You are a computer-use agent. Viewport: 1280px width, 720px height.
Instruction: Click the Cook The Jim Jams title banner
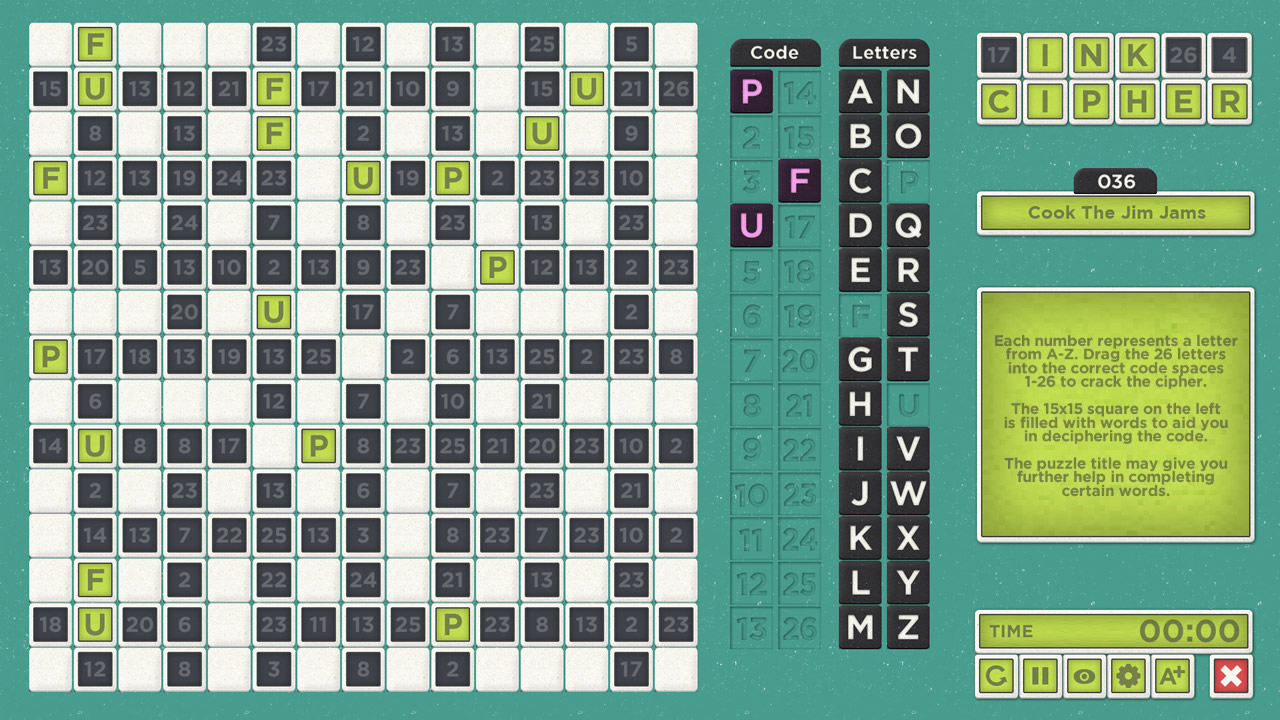[1114, 212]
